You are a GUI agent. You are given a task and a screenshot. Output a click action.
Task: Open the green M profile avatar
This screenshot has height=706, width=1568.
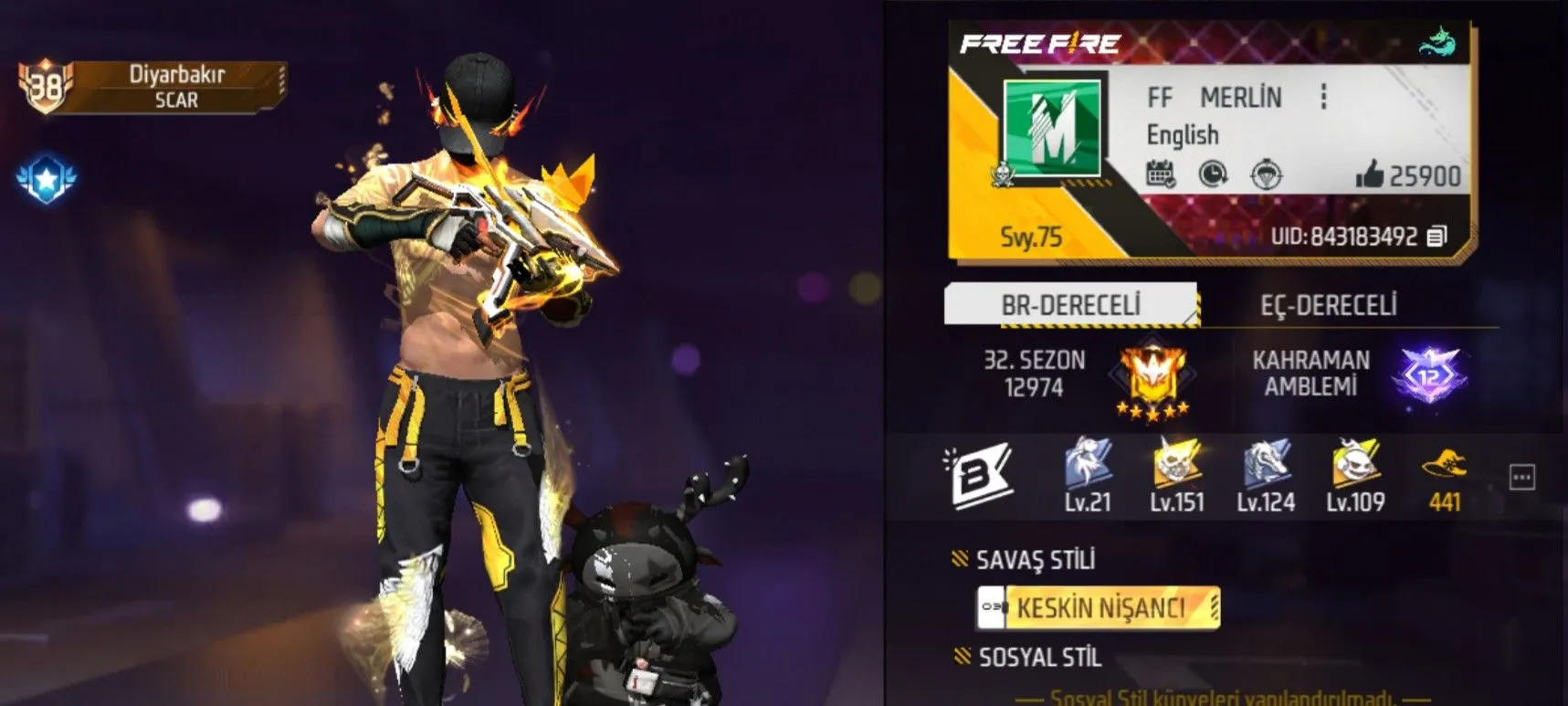point(1051,127)
